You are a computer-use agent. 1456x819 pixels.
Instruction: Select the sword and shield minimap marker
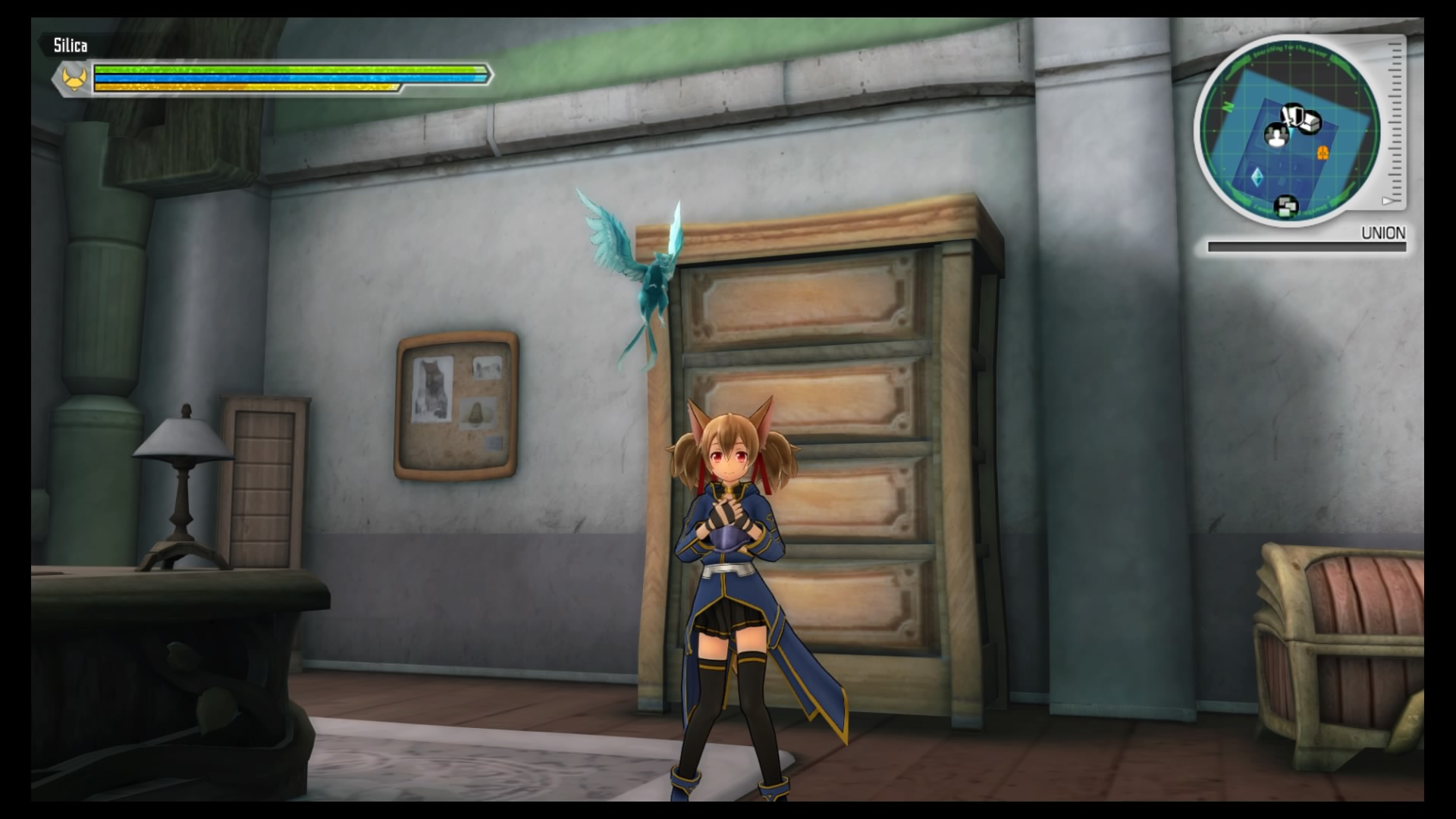pos(1291,114)
